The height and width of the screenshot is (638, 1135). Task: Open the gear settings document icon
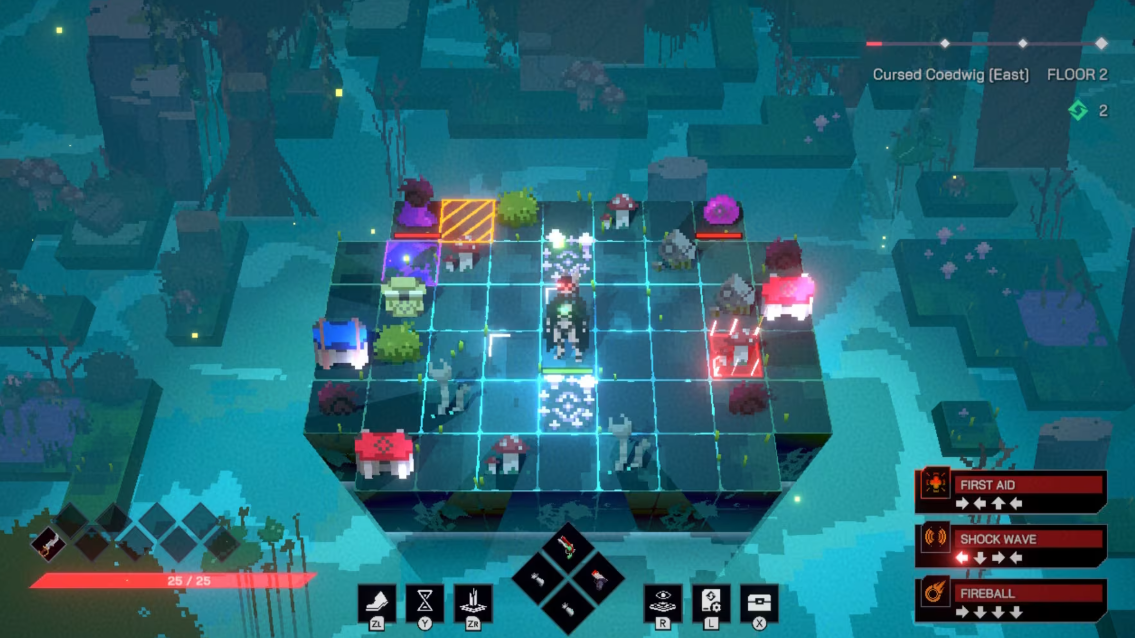point(710,602)
